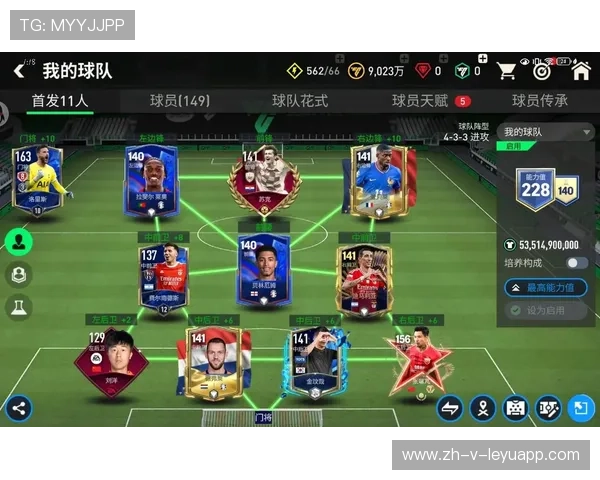Open the target objectives icon
Screen dimensions: 600x480
coord(542,71)
